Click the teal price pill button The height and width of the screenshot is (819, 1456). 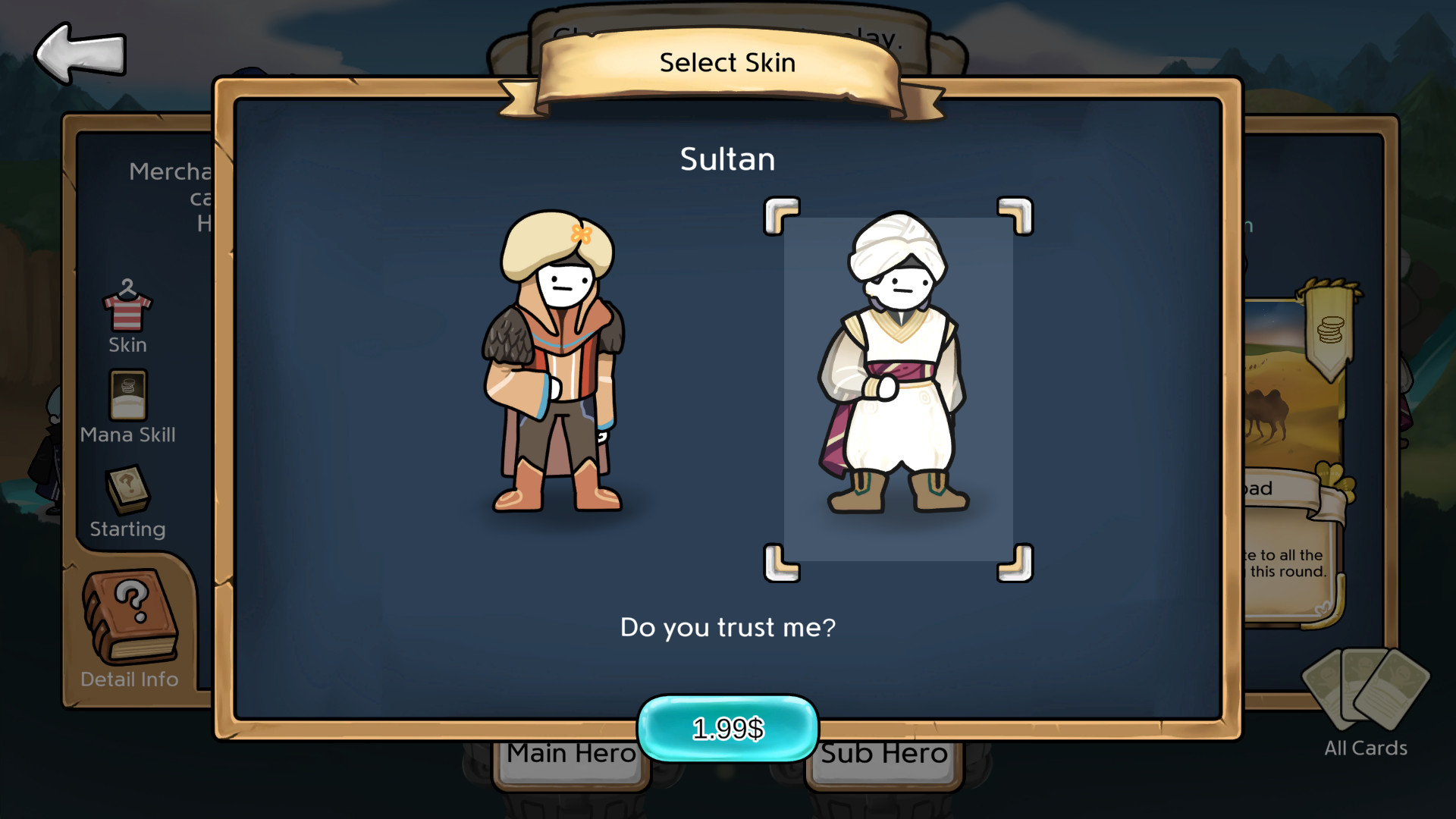727,728
